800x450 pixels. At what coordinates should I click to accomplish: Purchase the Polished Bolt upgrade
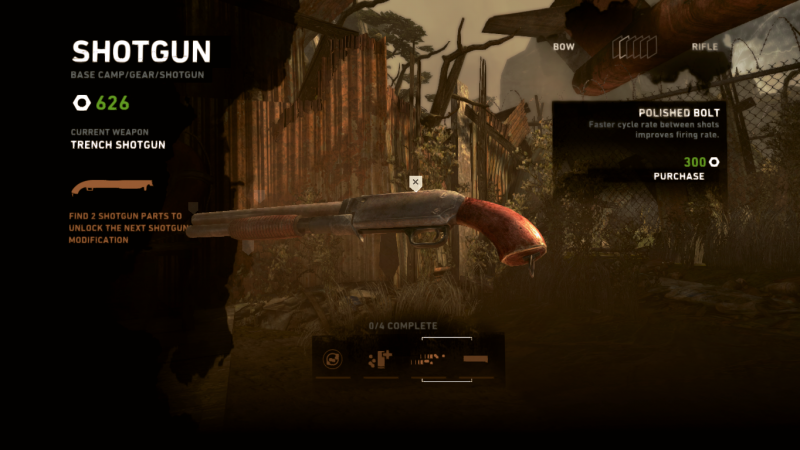coord(680,176)
